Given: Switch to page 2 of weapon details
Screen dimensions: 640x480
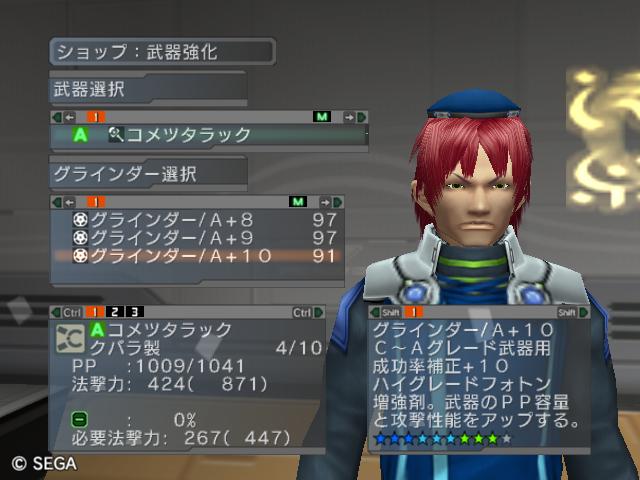Looking at the screenshot, I should (115, 312).
